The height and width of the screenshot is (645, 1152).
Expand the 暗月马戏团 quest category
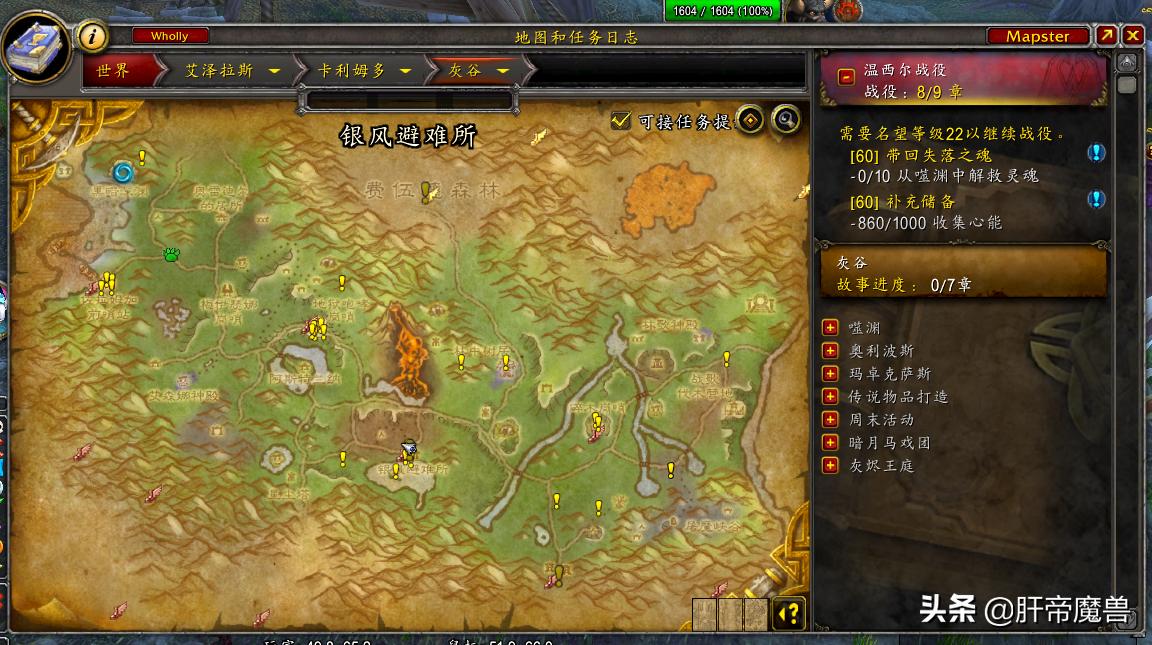[x=829, y=443]
